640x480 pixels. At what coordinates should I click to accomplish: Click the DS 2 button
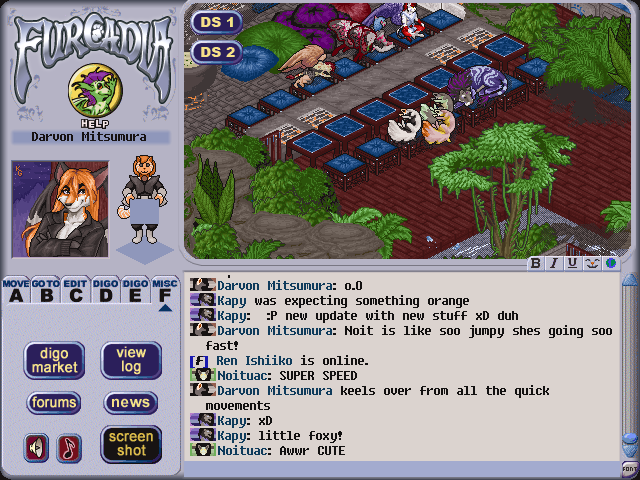[217, 52]
